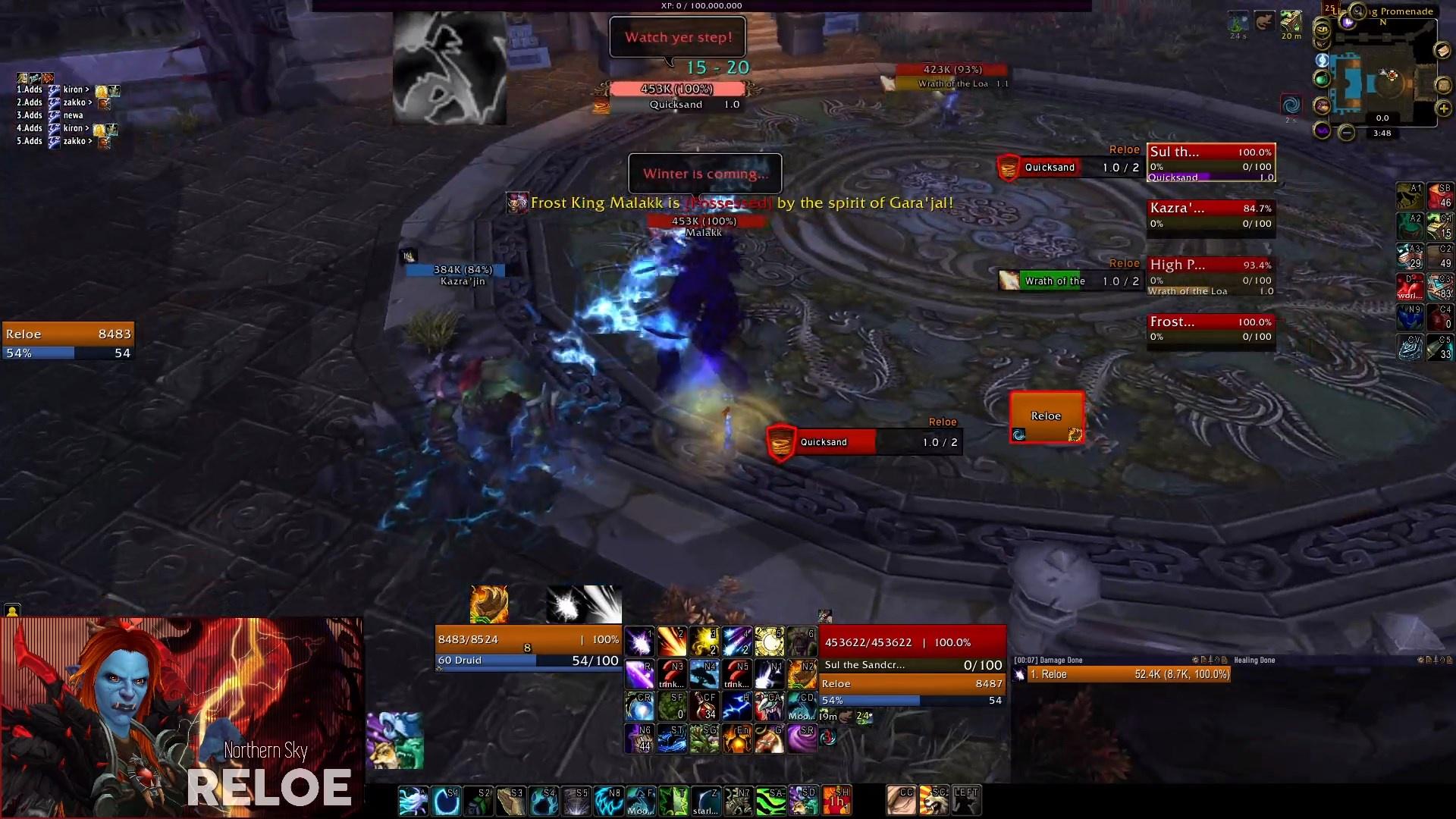This screenshot has width=1456, height=819.
Task: Use the red potion bound to CF
Action: (x=704, y=705)
